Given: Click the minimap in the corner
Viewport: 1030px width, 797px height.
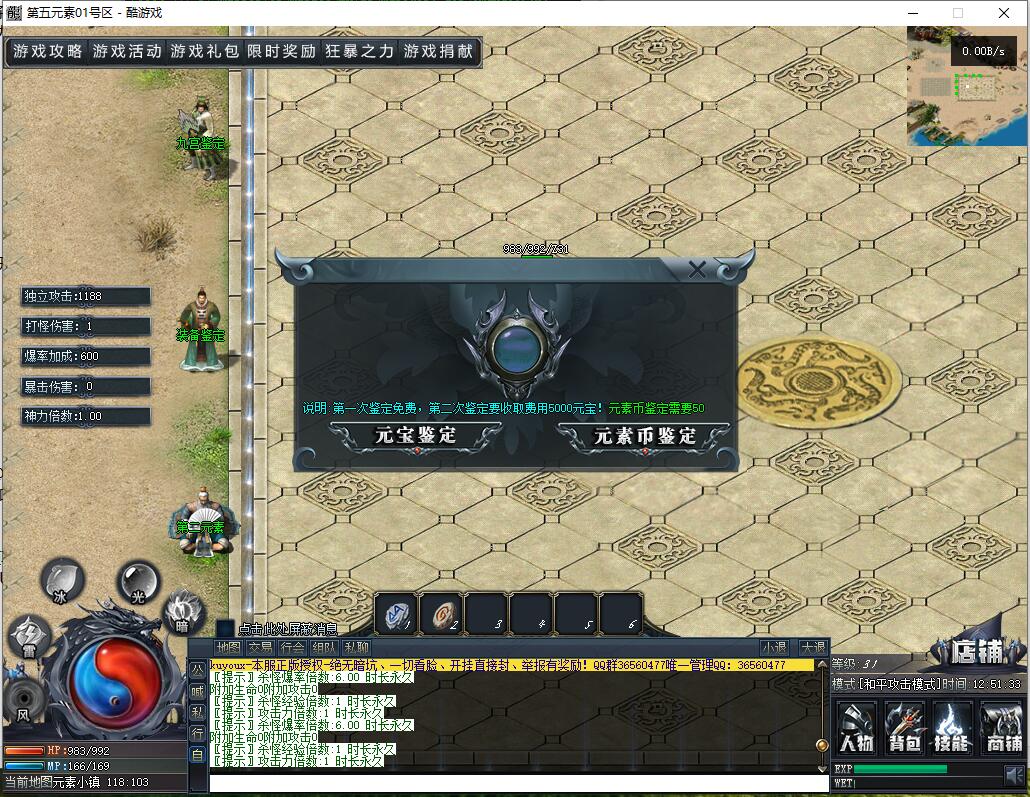Looking at the screenshot, I should point(966,87).
